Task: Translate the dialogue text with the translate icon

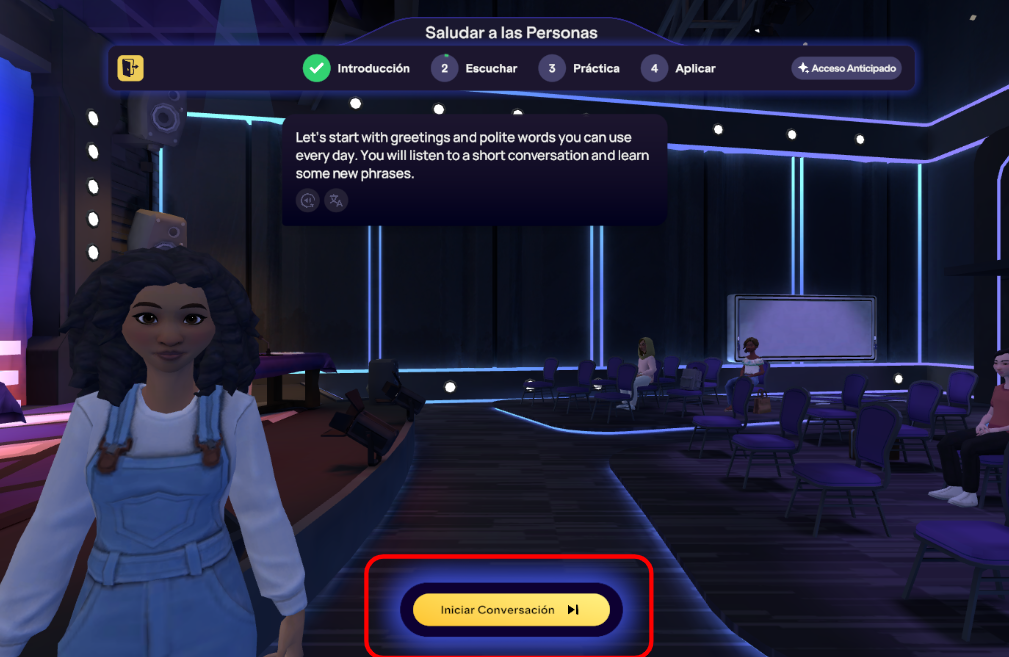Action: [x=336, y=200]
